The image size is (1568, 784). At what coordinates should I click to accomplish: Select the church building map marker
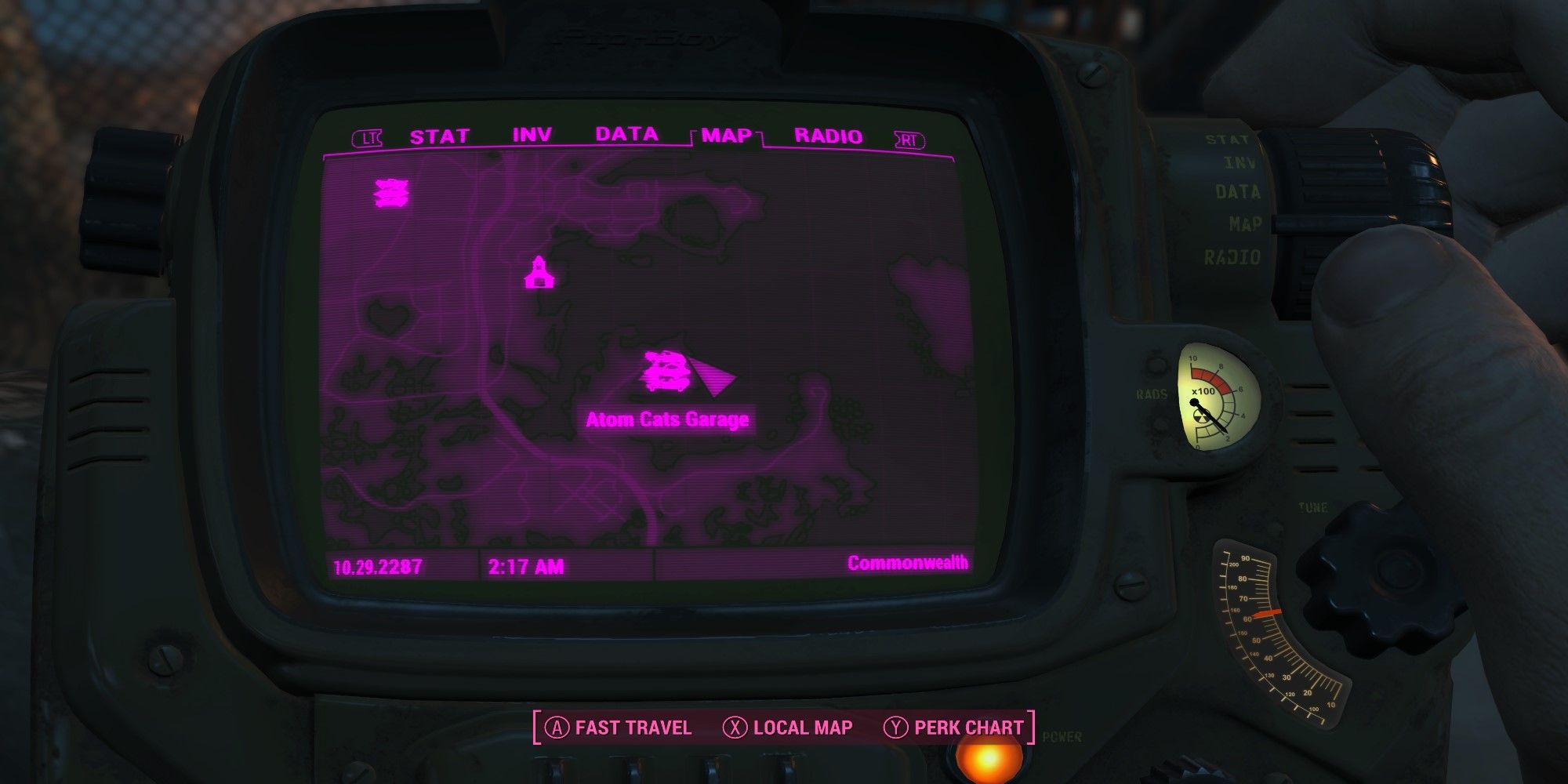pos(539,273)
